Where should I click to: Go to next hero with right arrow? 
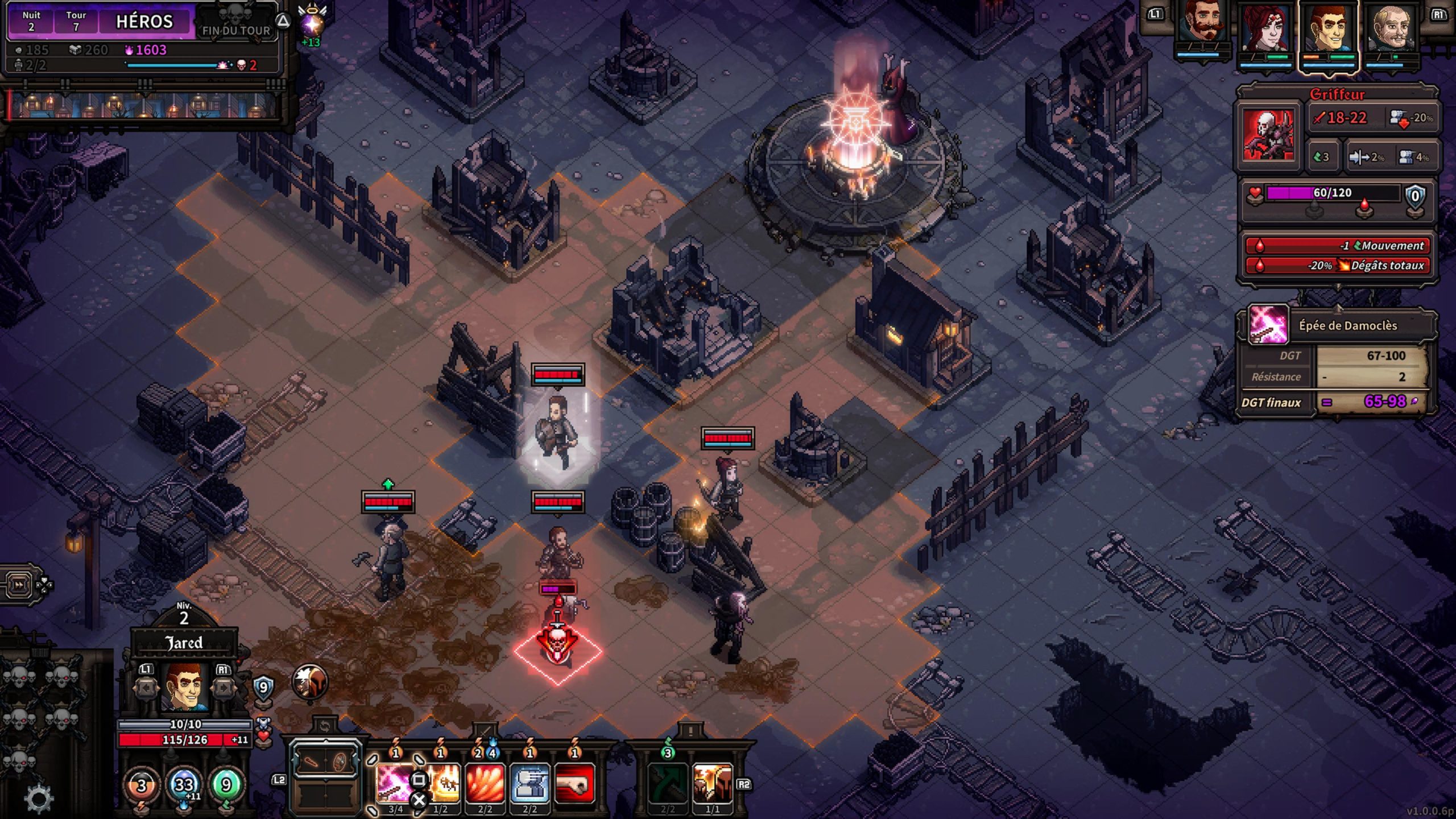coord(223,688)
